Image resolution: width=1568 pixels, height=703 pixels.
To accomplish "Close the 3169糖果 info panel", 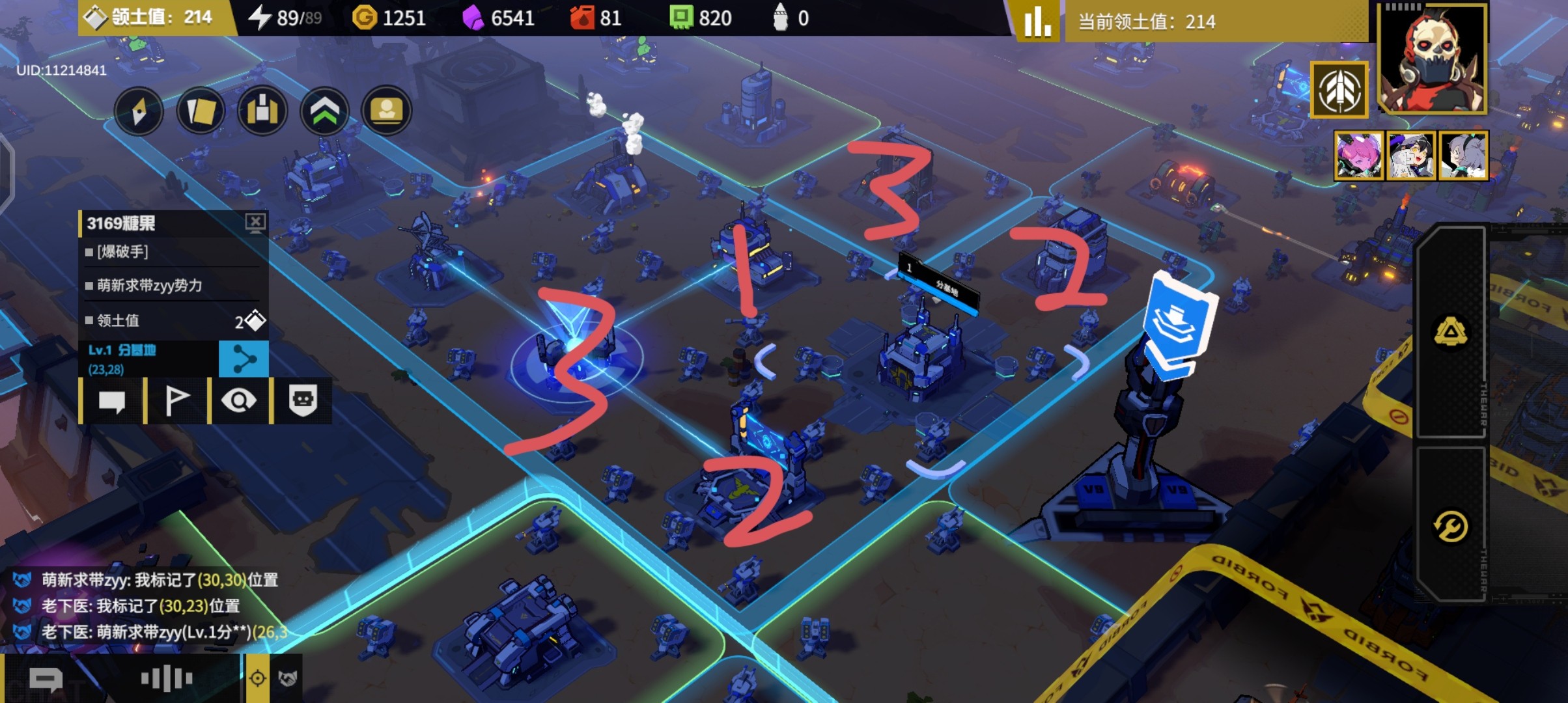I will coord(255,223).
